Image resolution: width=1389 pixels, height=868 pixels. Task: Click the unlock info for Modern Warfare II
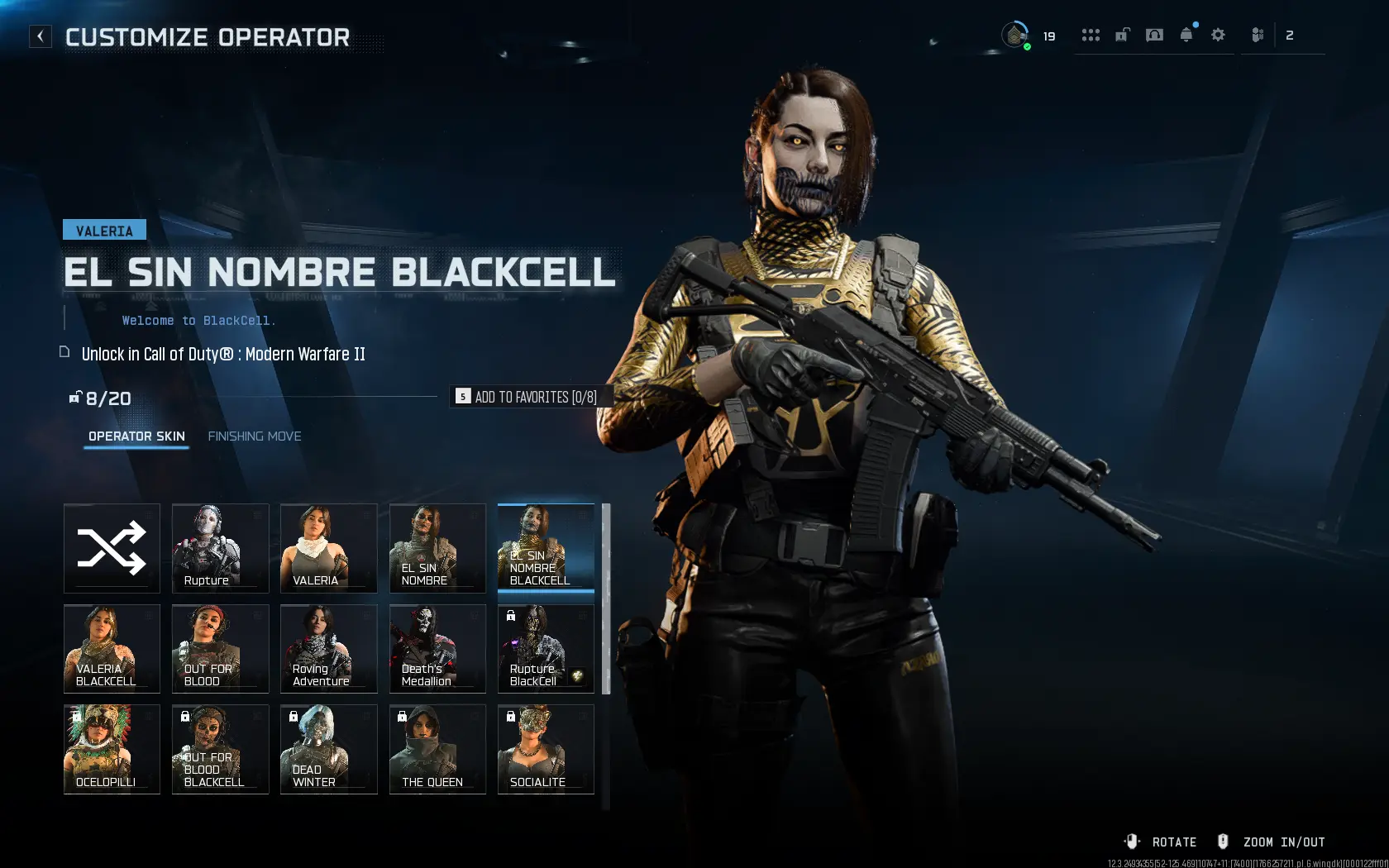tap(223, 354)
